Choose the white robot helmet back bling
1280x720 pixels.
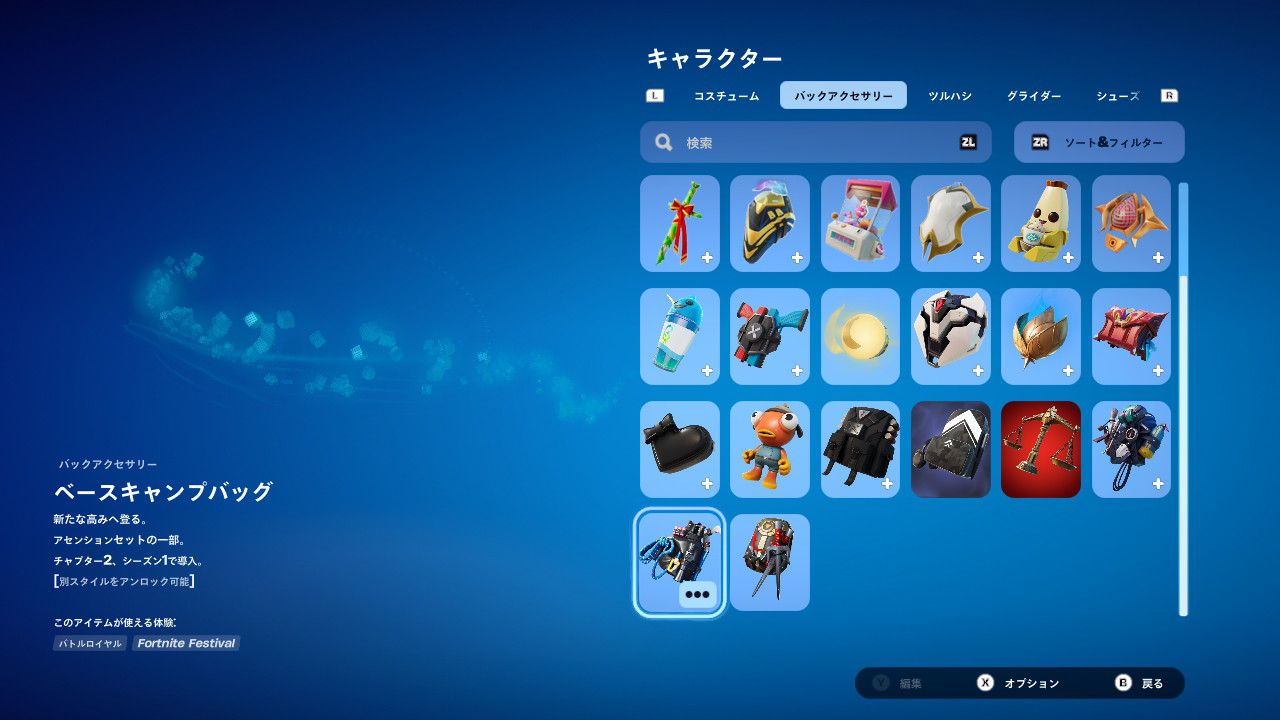[x=950, y=336]
